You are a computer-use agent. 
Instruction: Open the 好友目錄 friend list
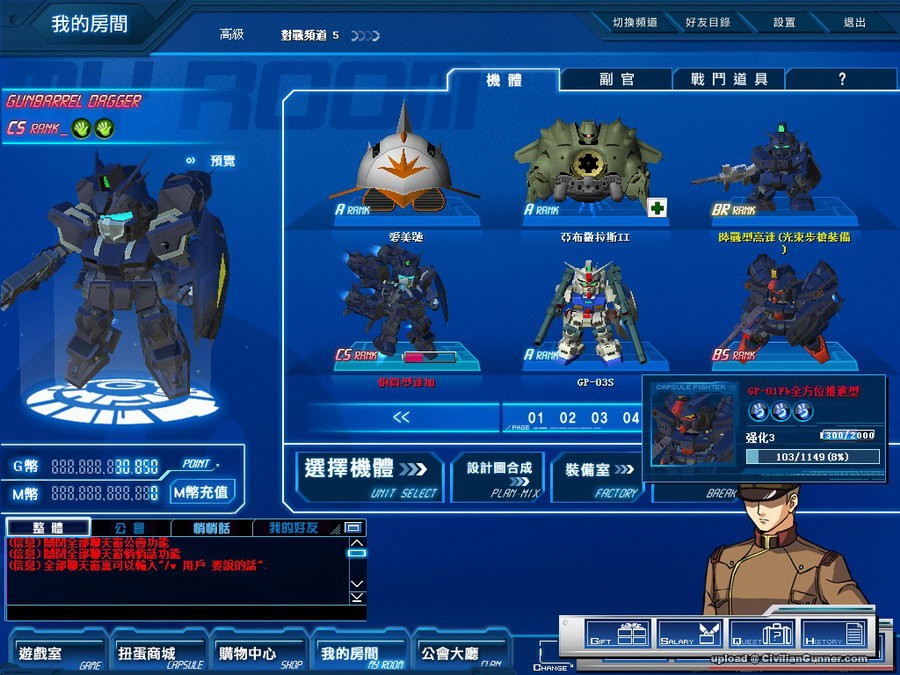click(x=707, y=22)
